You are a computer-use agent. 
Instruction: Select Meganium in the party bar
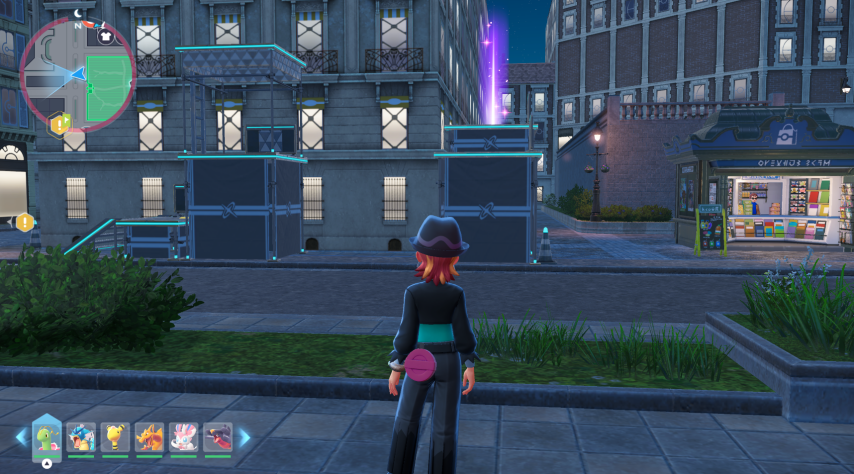[x=47, y=437]
